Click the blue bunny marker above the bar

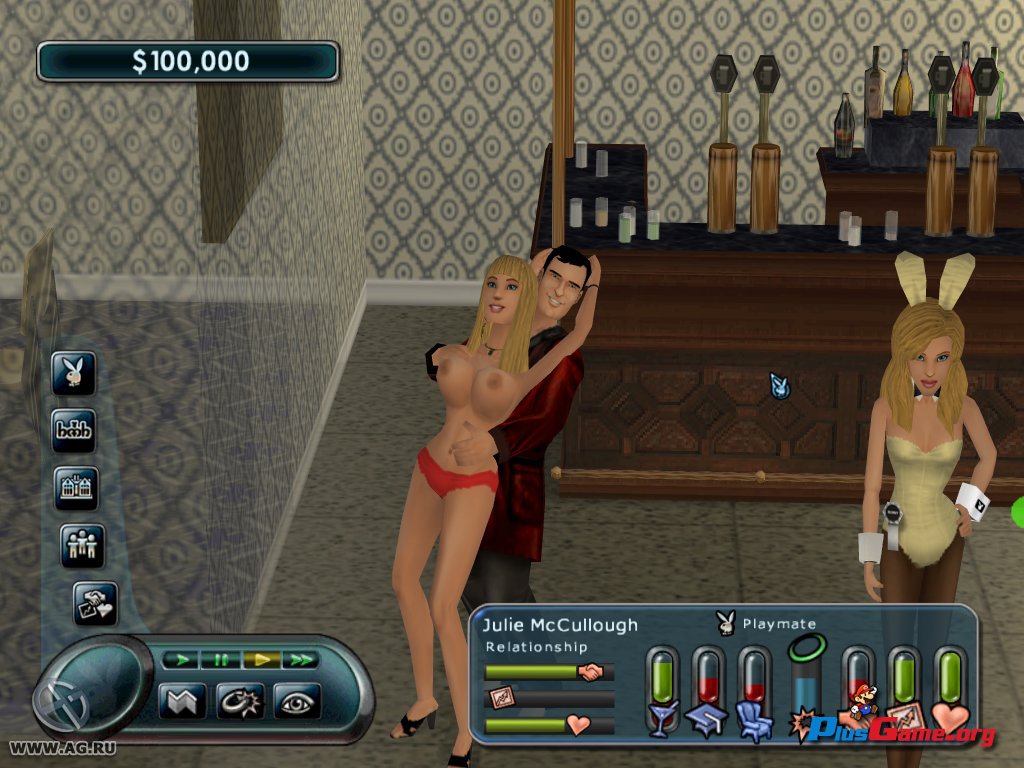point(779,384)
